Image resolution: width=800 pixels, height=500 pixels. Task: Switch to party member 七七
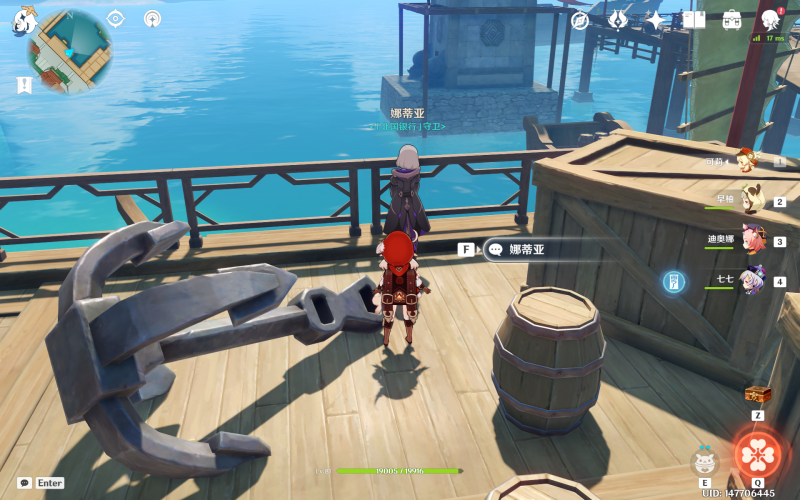pos(752,280)
